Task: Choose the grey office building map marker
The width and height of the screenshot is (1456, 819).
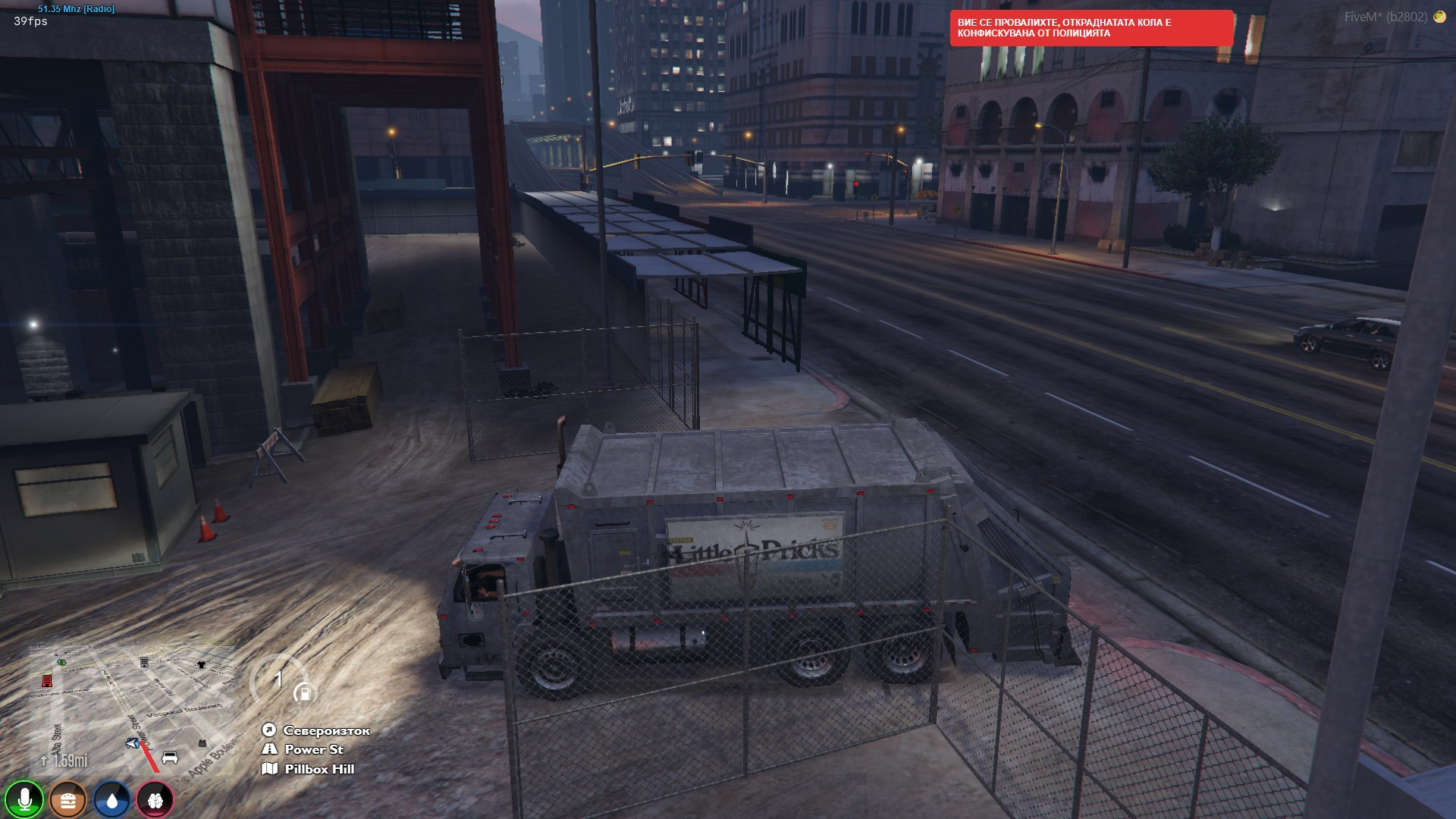Action: pyautogui.click(x=144, y=663)
